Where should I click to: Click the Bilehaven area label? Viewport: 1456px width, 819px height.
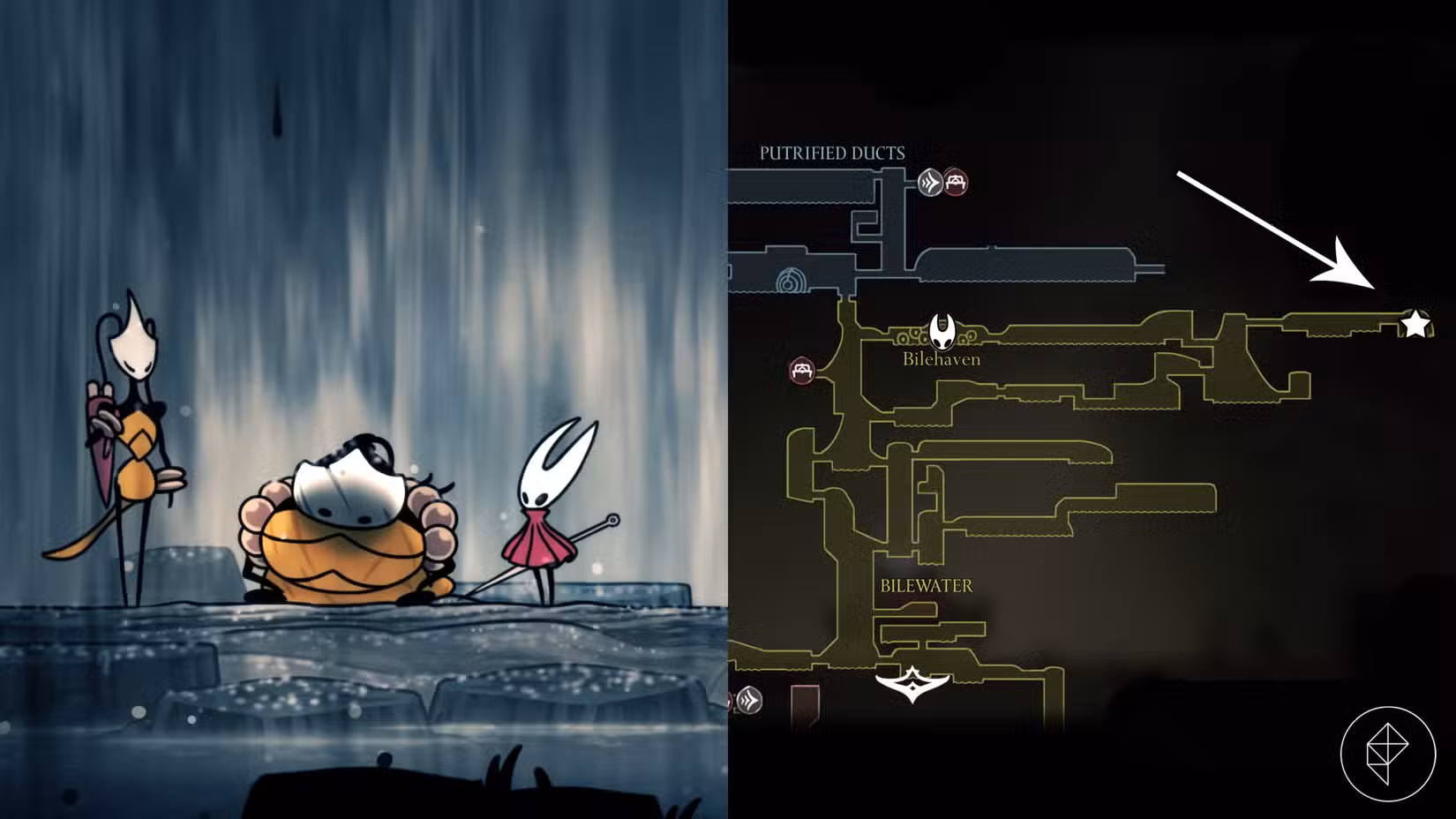click(x=940, y=359)
